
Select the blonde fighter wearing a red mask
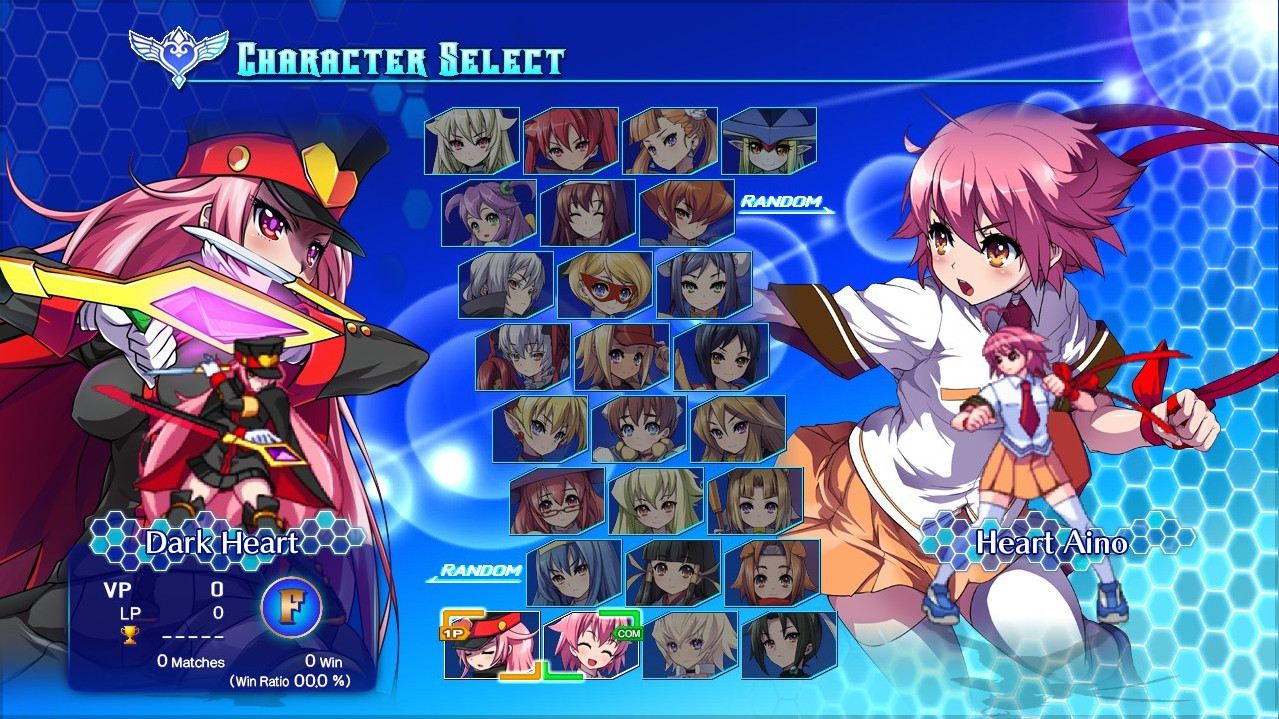pyautogui.click(x=605, y=285)
